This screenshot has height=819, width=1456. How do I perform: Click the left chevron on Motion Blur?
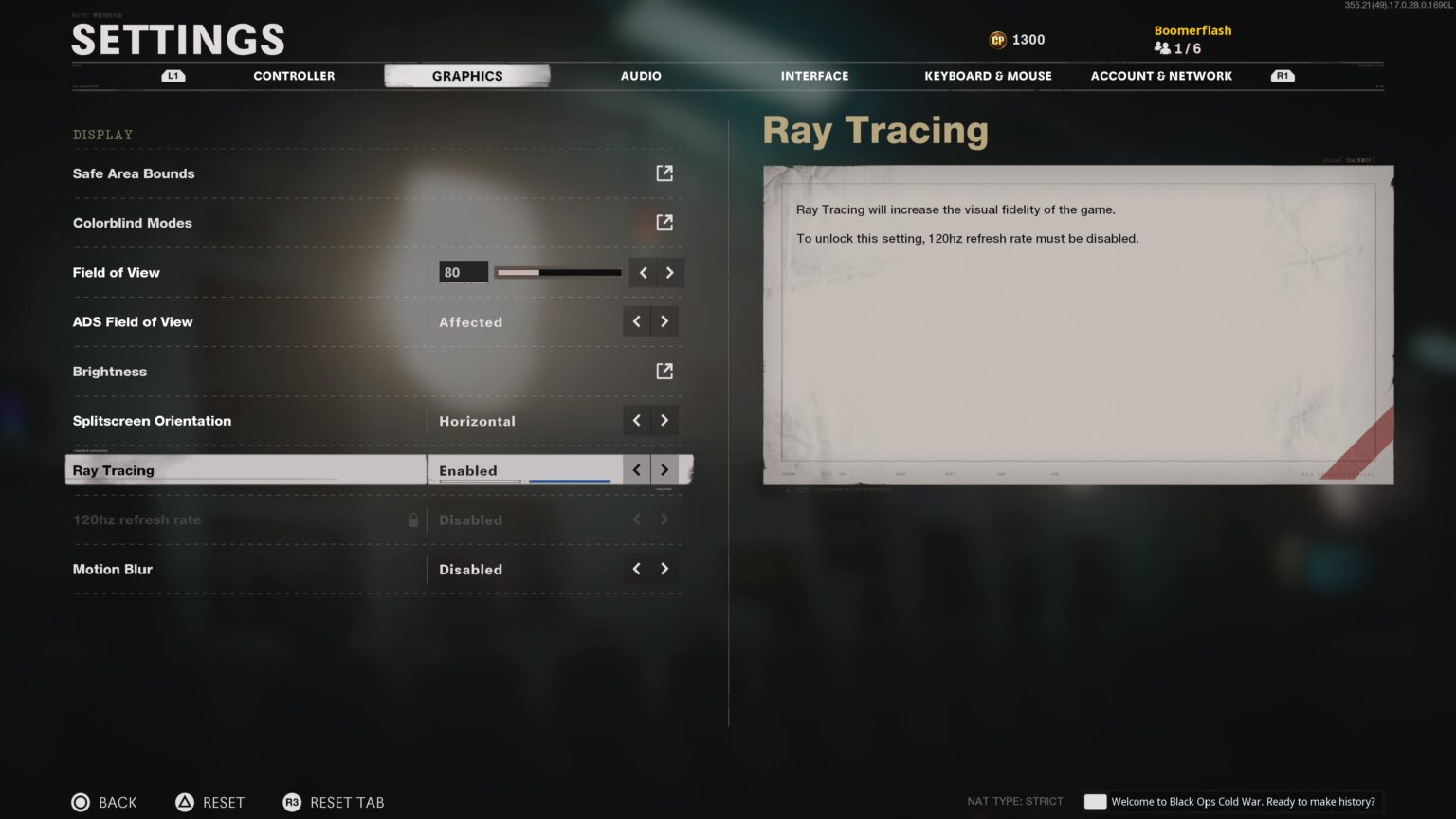(x=636, y=569)
